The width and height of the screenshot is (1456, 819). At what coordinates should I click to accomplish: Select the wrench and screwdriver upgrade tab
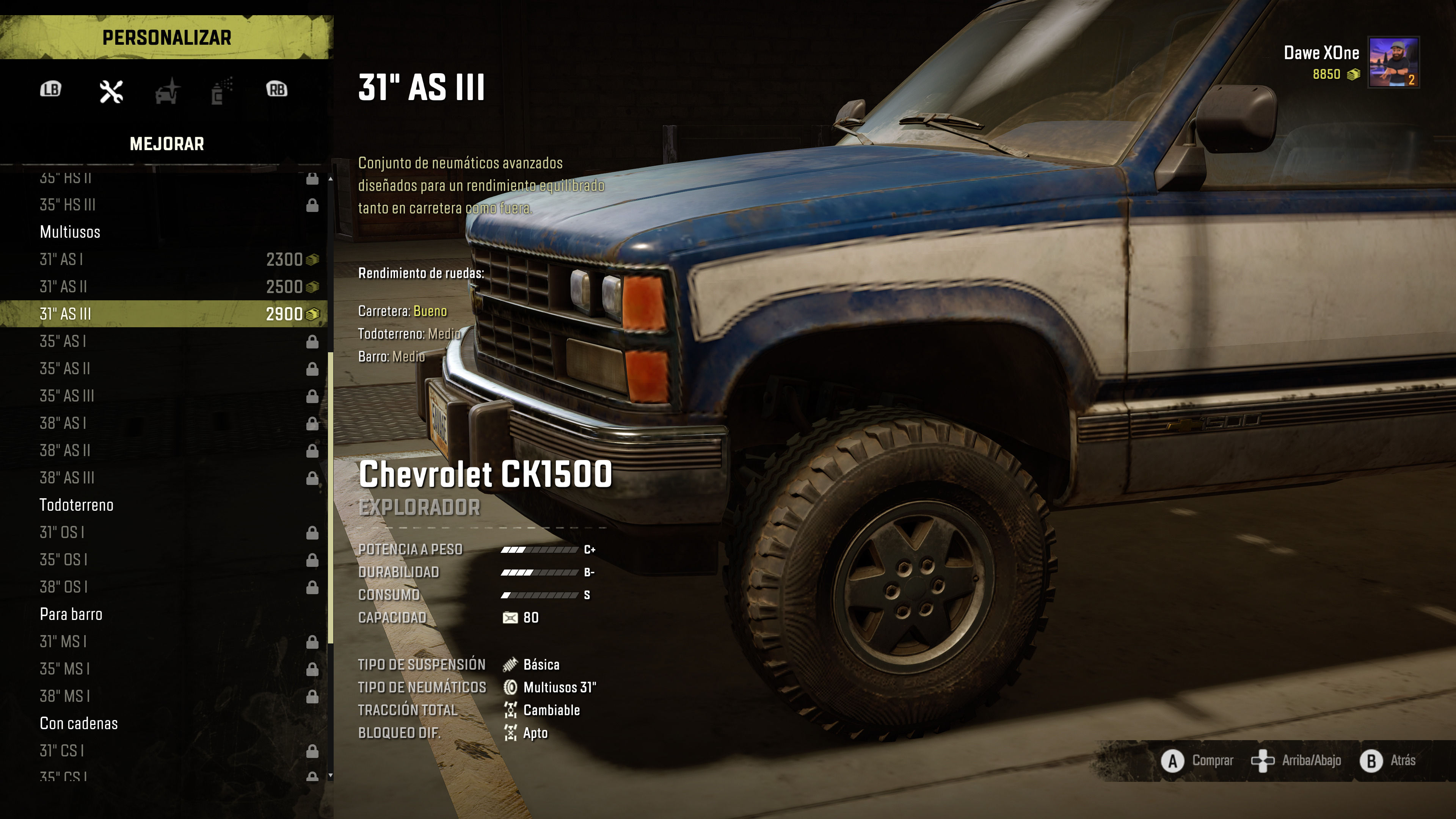111,91
